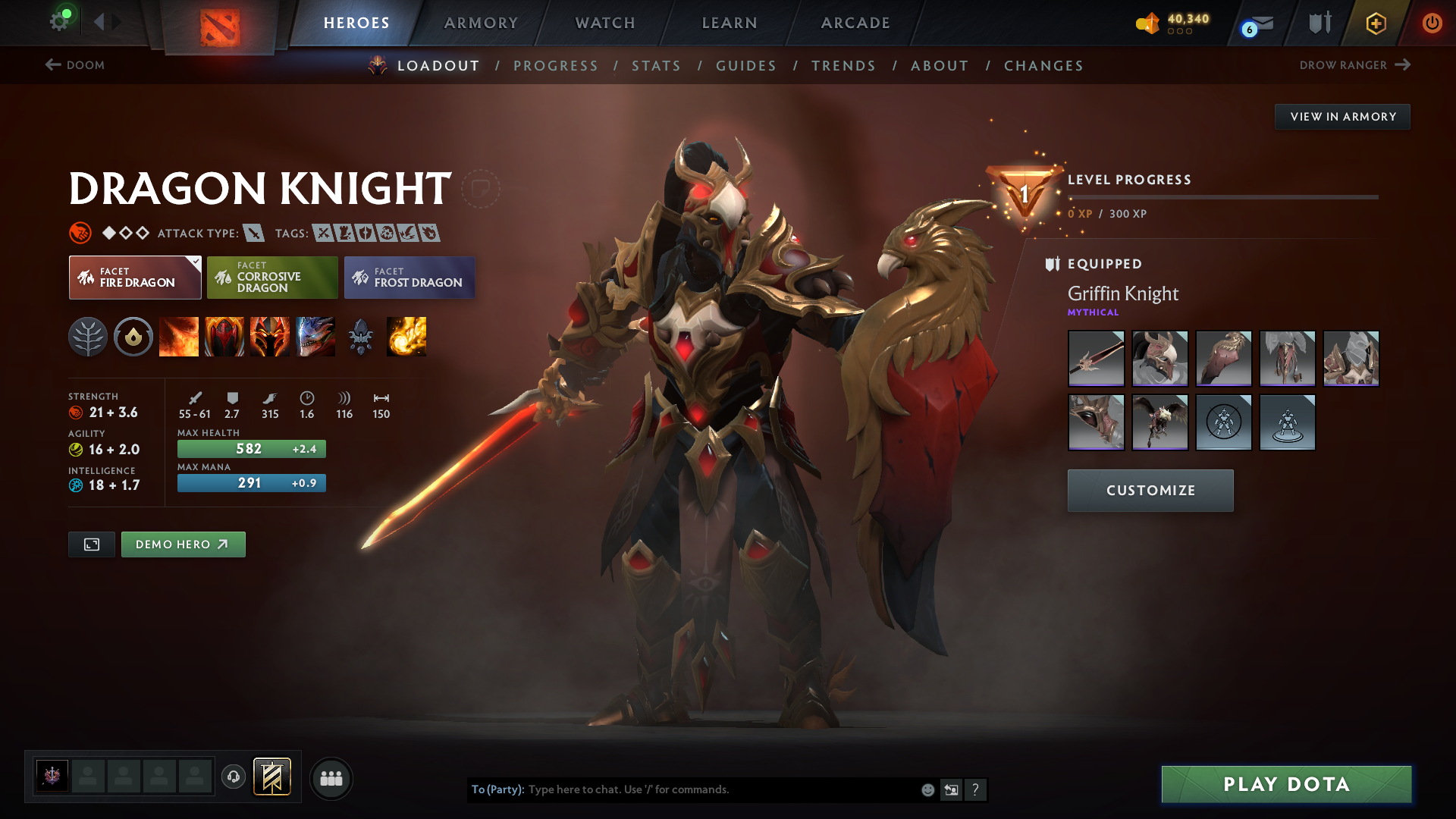This screenshot has width=1456, height=819.
Task: Launch the Demo Hero mode
Action: (x=183, y=544)
